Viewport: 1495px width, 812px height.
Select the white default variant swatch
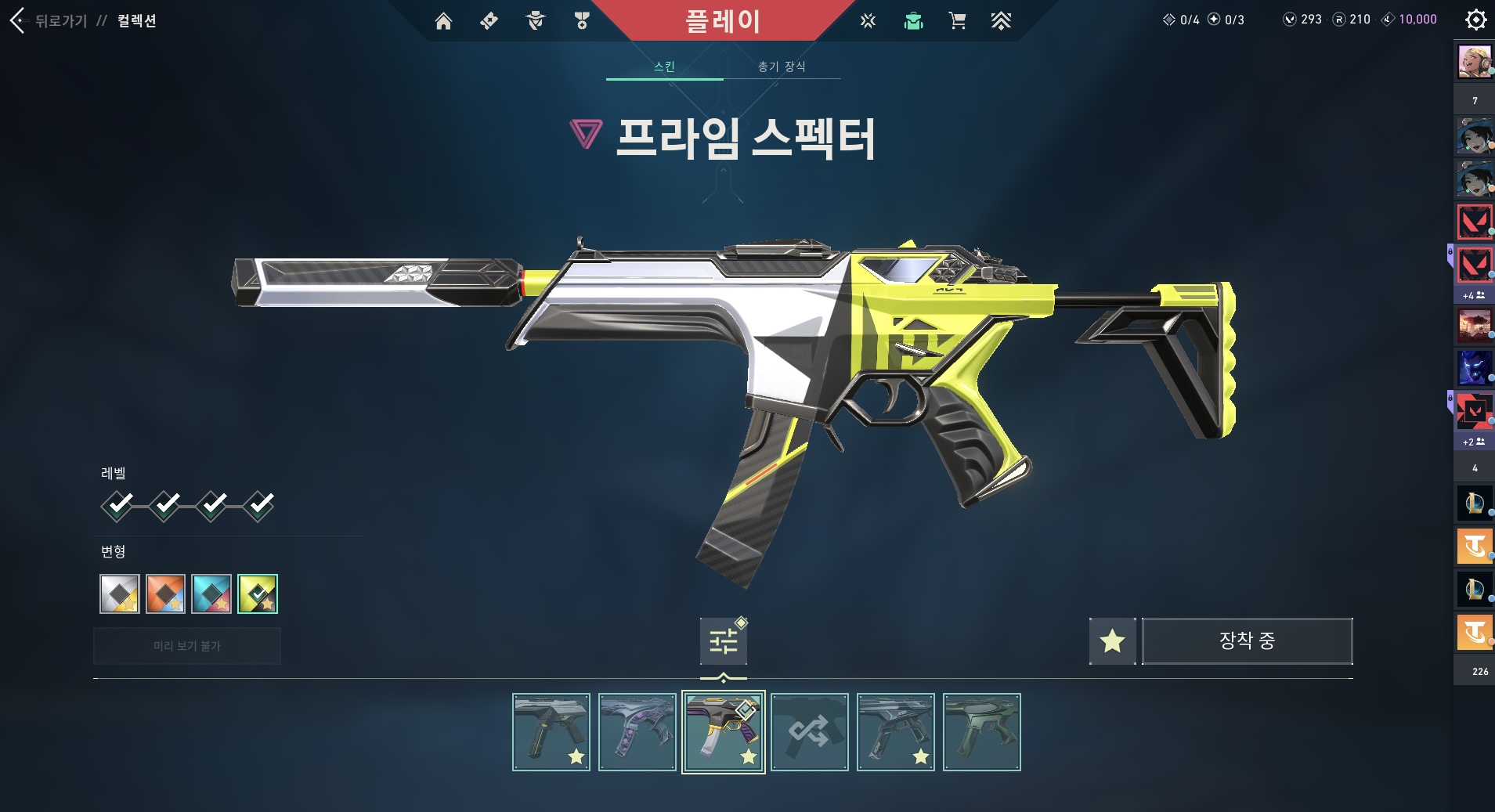tap(120, 594)
